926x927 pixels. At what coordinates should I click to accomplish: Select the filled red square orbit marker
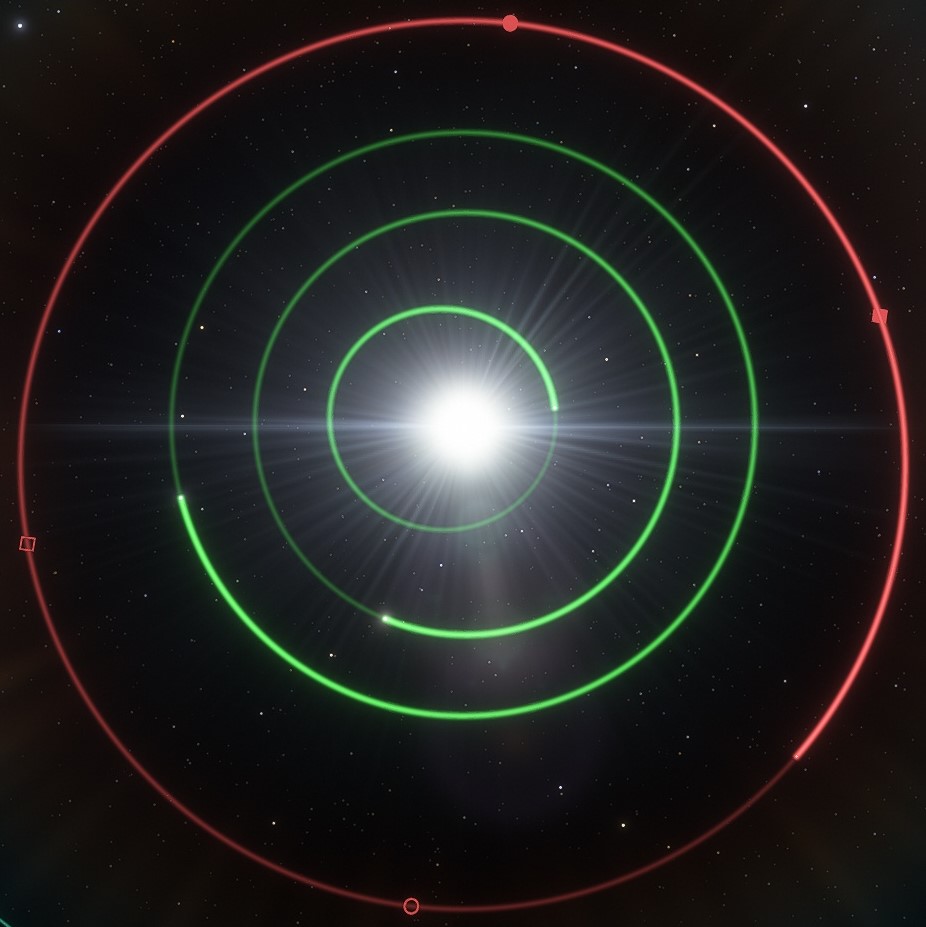[879, 316]
